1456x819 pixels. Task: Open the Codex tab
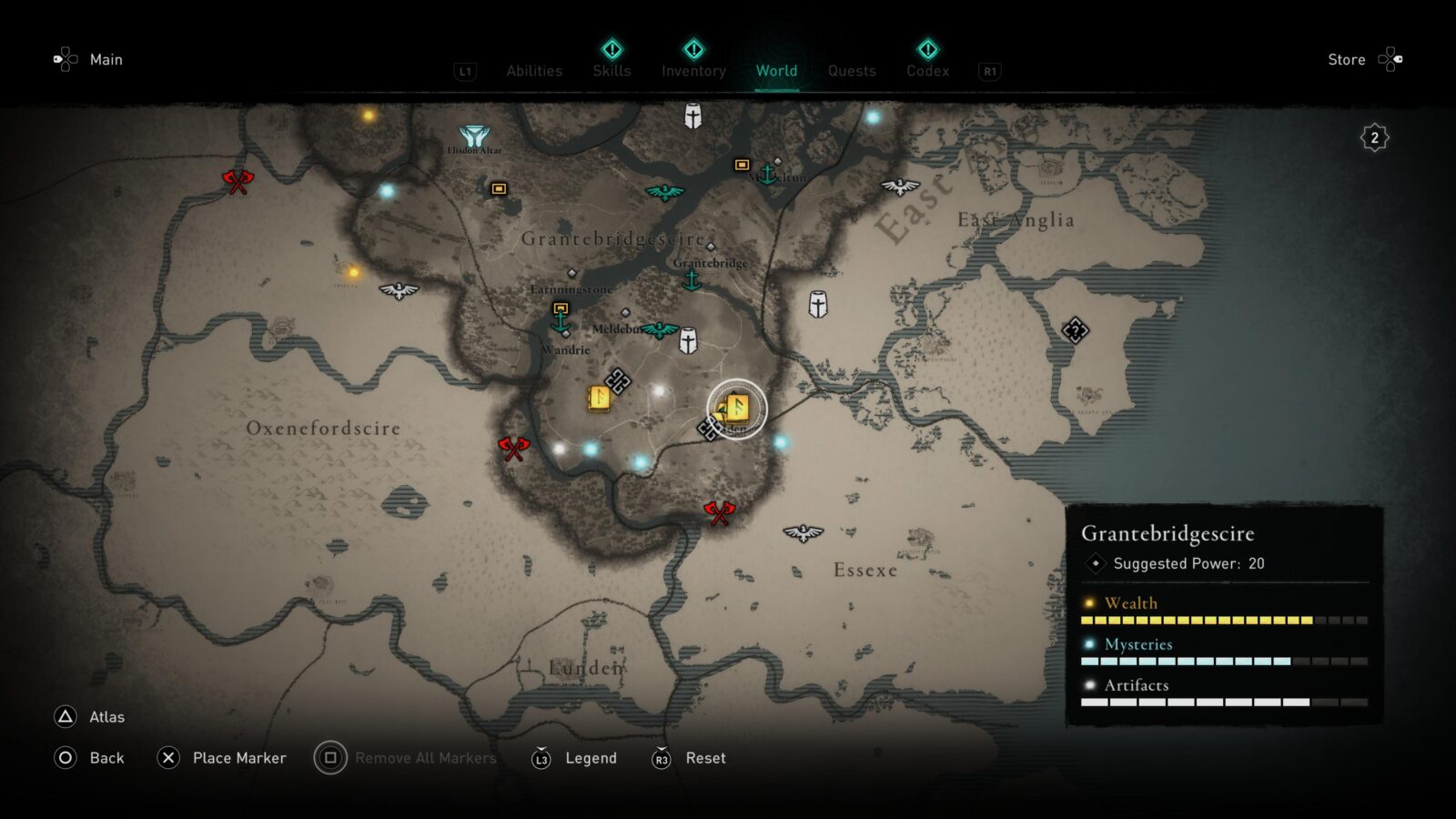(927, 70)
